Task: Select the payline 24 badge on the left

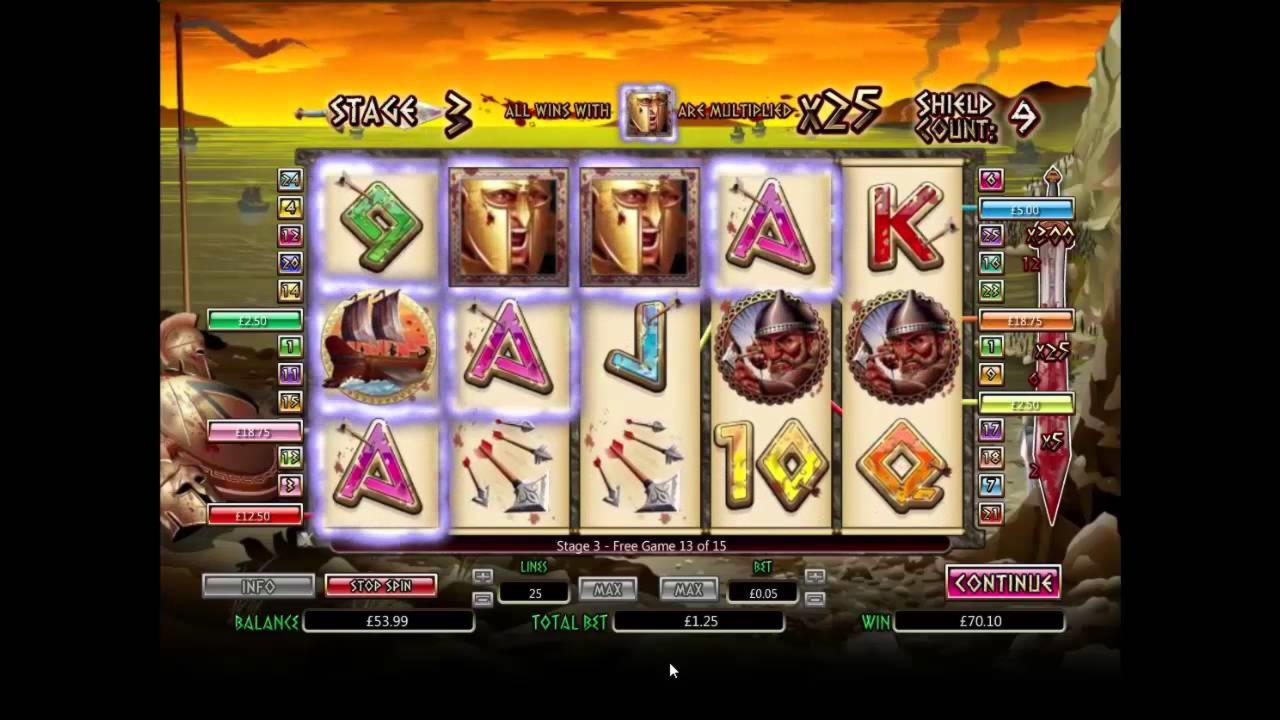Action: (x=289, y=180)
